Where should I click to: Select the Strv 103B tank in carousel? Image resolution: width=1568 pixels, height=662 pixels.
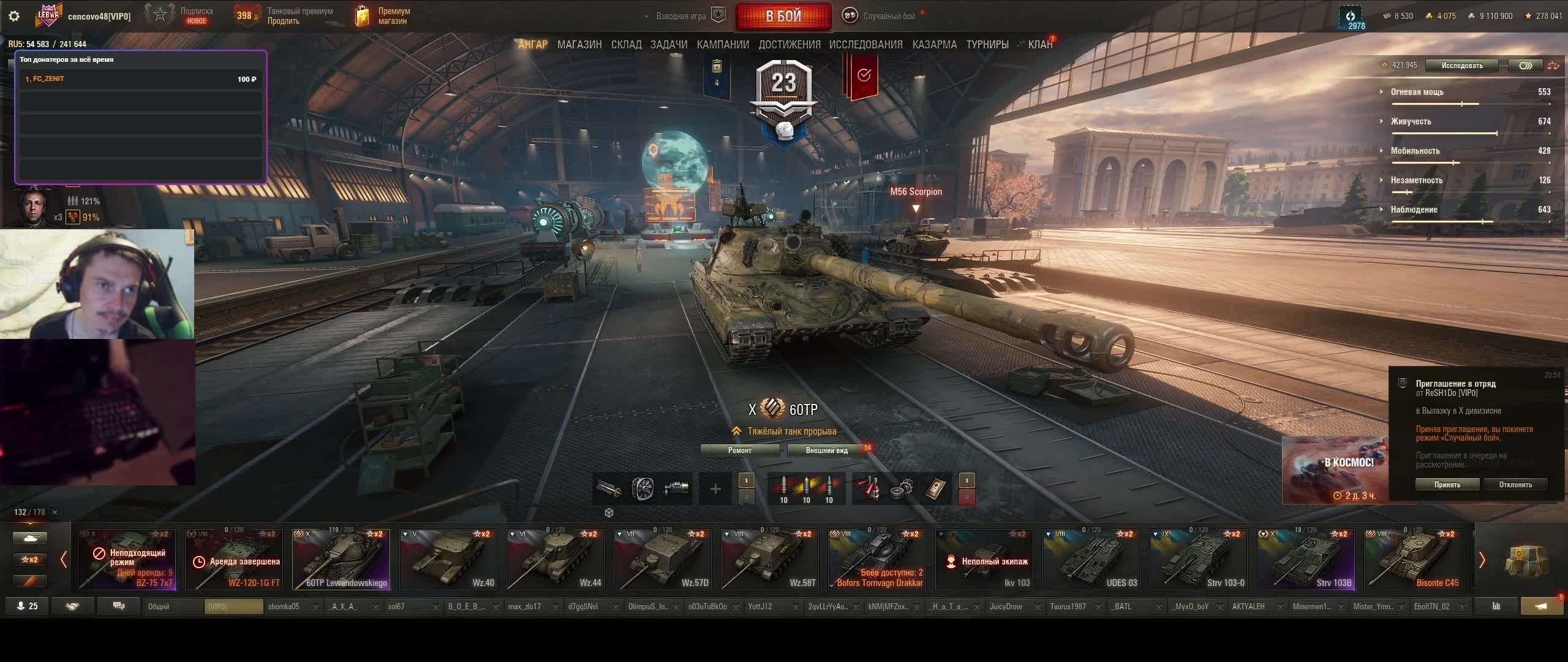click(1305, 559)
